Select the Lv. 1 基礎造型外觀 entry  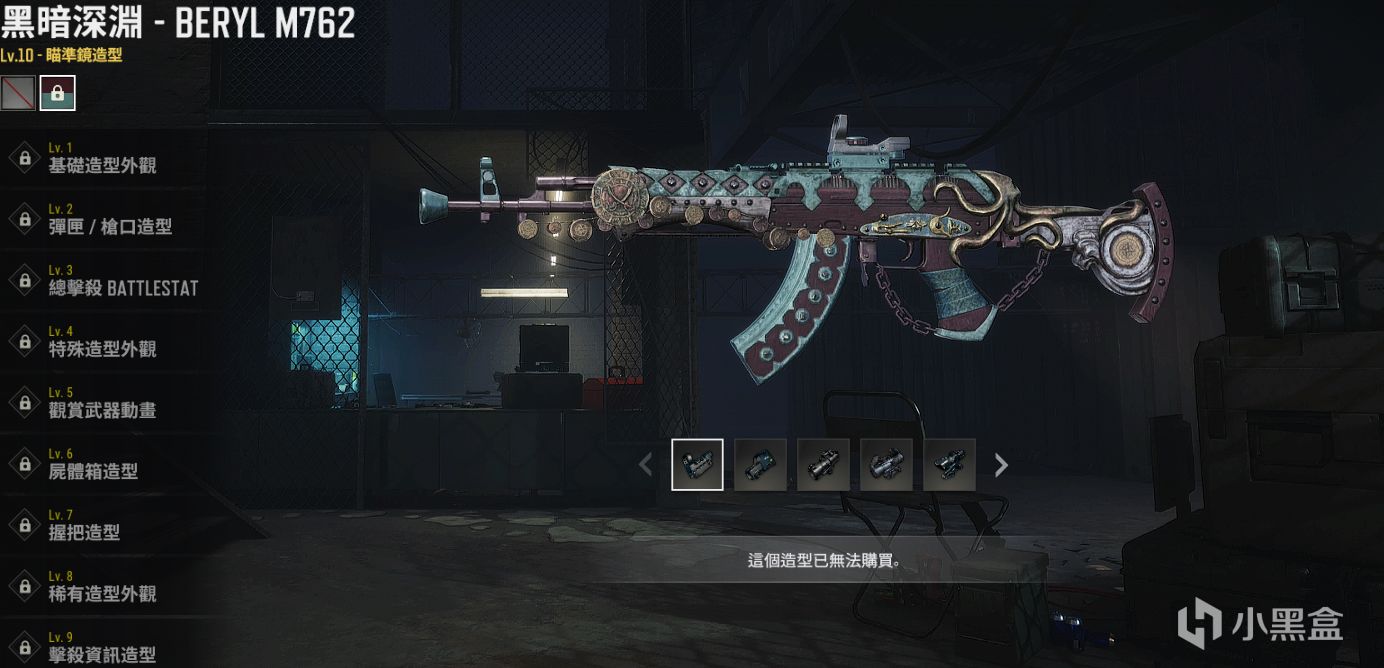[102, 159]
